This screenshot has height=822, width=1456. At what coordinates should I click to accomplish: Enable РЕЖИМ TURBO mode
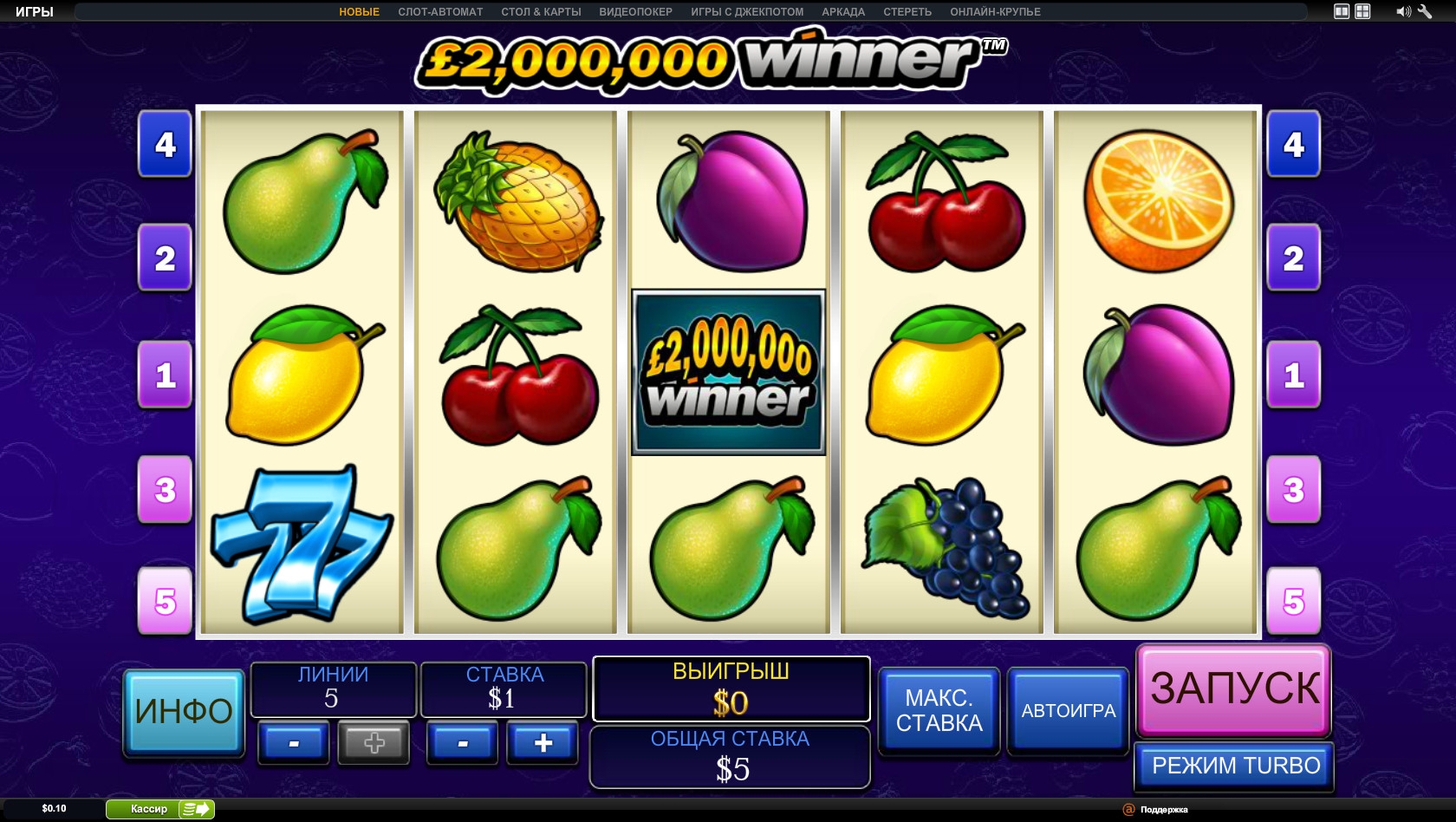[x=1235, y=766]
